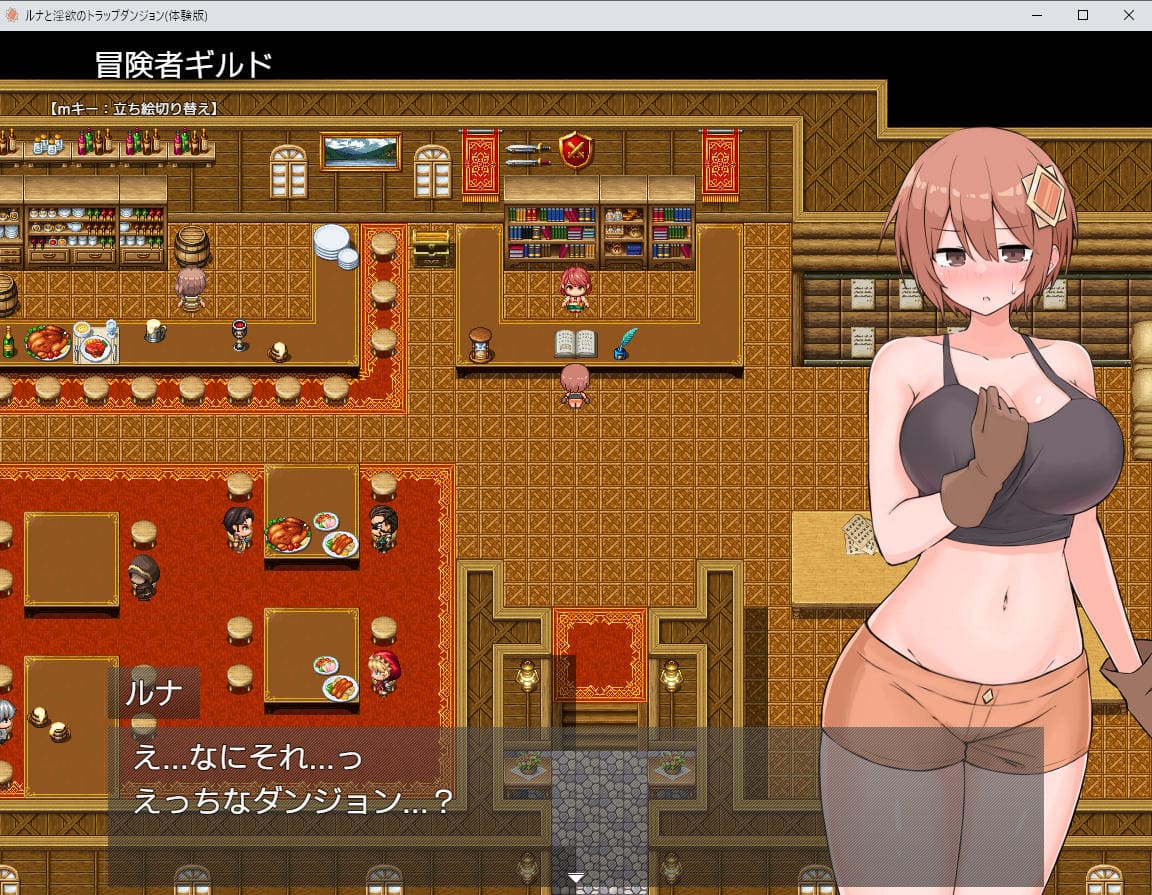Minimize the game window

pos(1037,15)
